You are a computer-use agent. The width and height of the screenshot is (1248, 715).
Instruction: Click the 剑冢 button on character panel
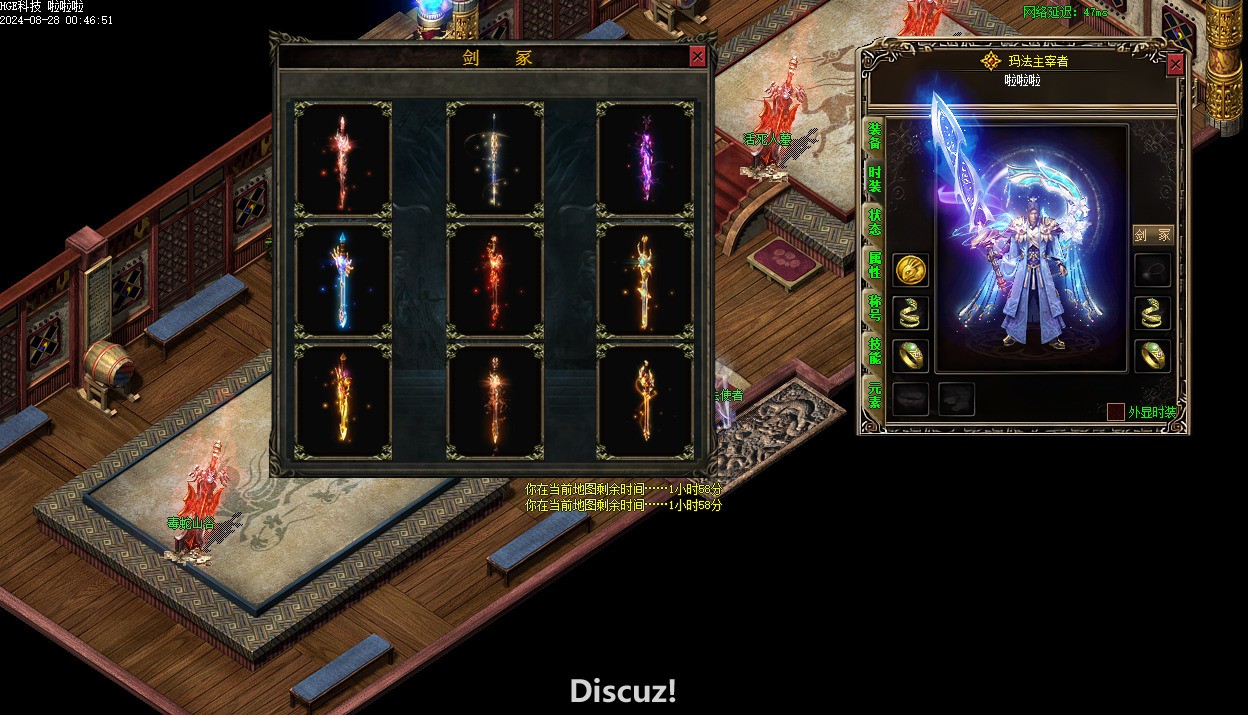pyautogui.click(x=1152, y=235)
